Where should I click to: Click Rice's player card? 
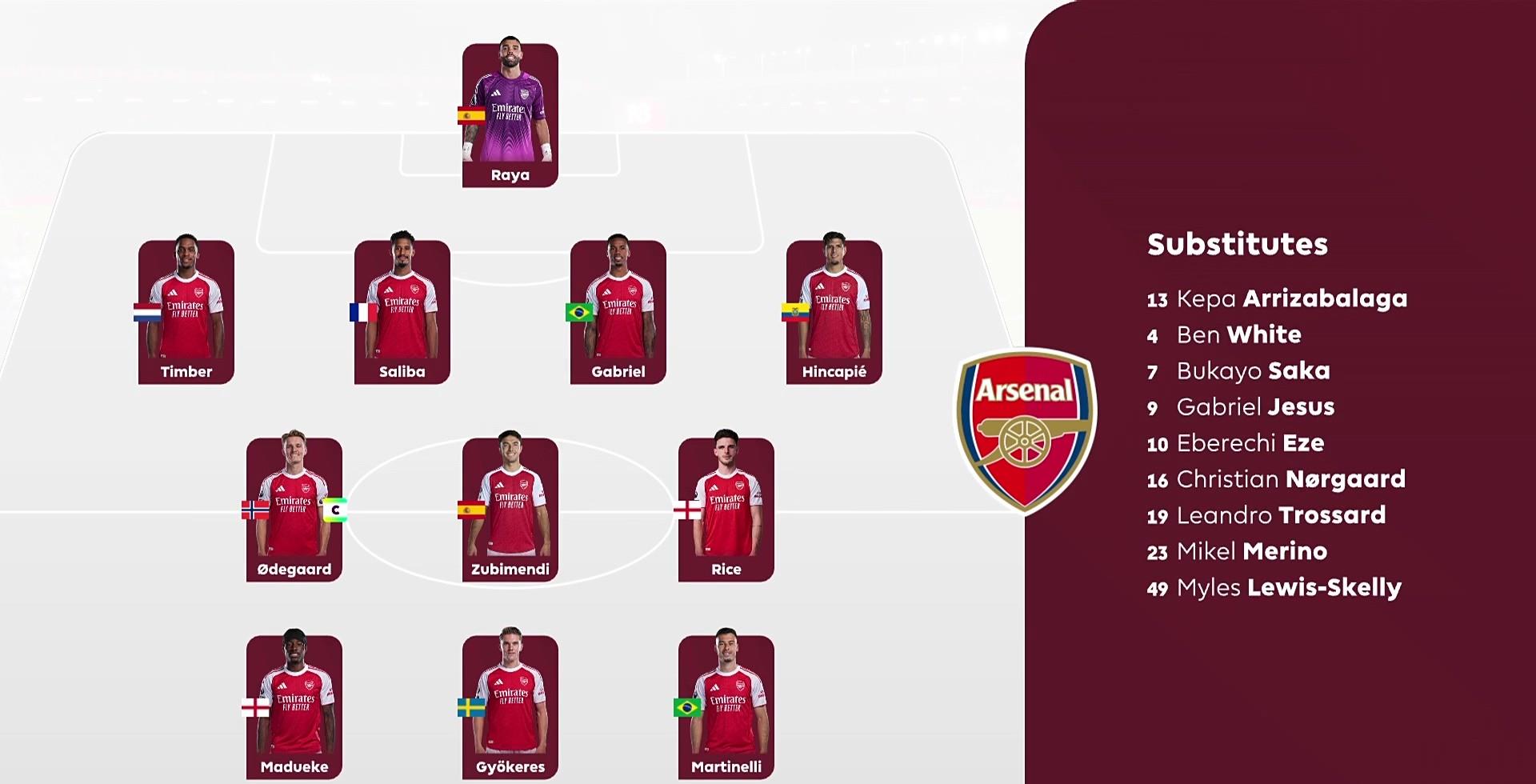[x=726, y=510]
